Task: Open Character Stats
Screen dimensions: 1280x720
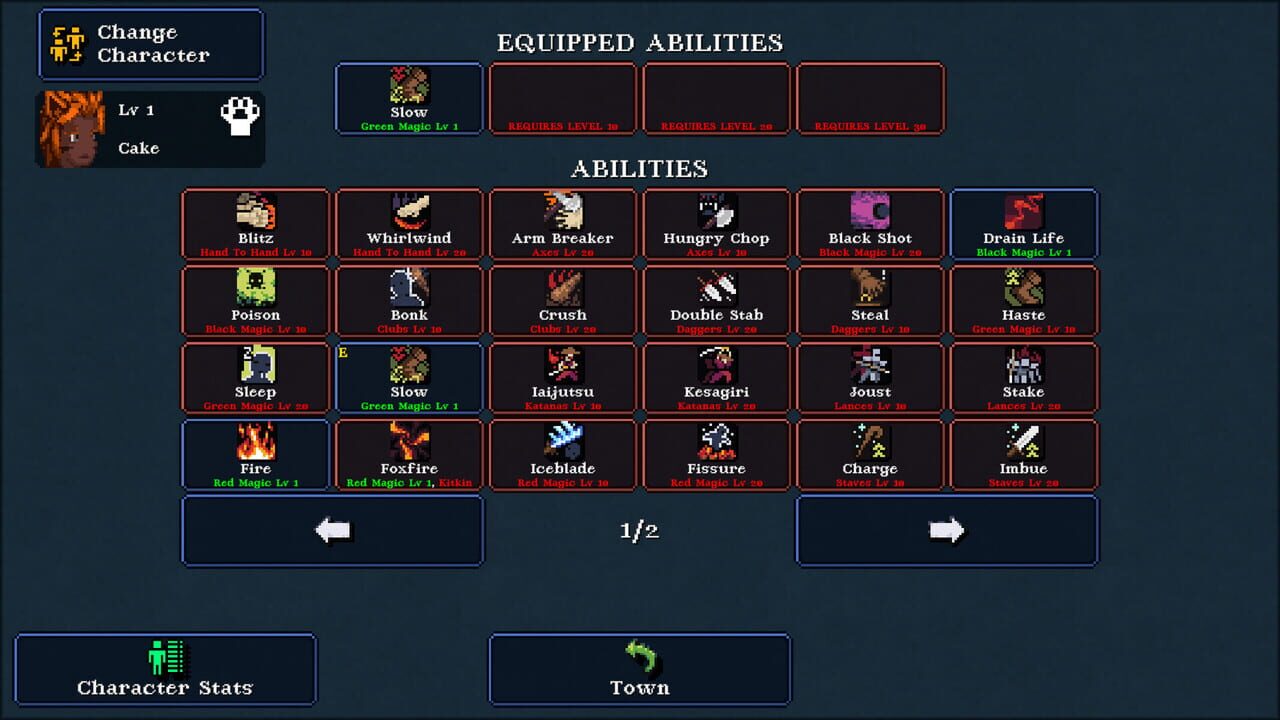Action: point(166,668)
